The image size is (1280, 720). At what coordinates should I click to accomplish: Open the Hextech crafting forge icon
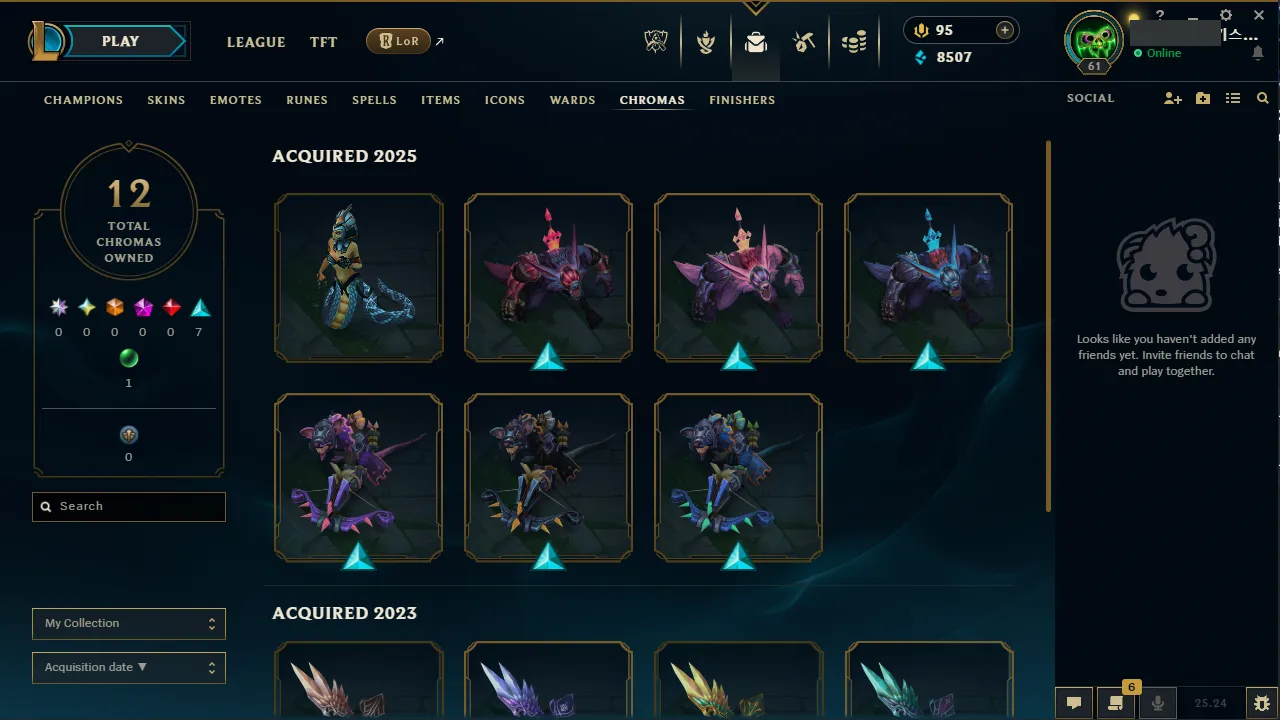tap(804, 41)
